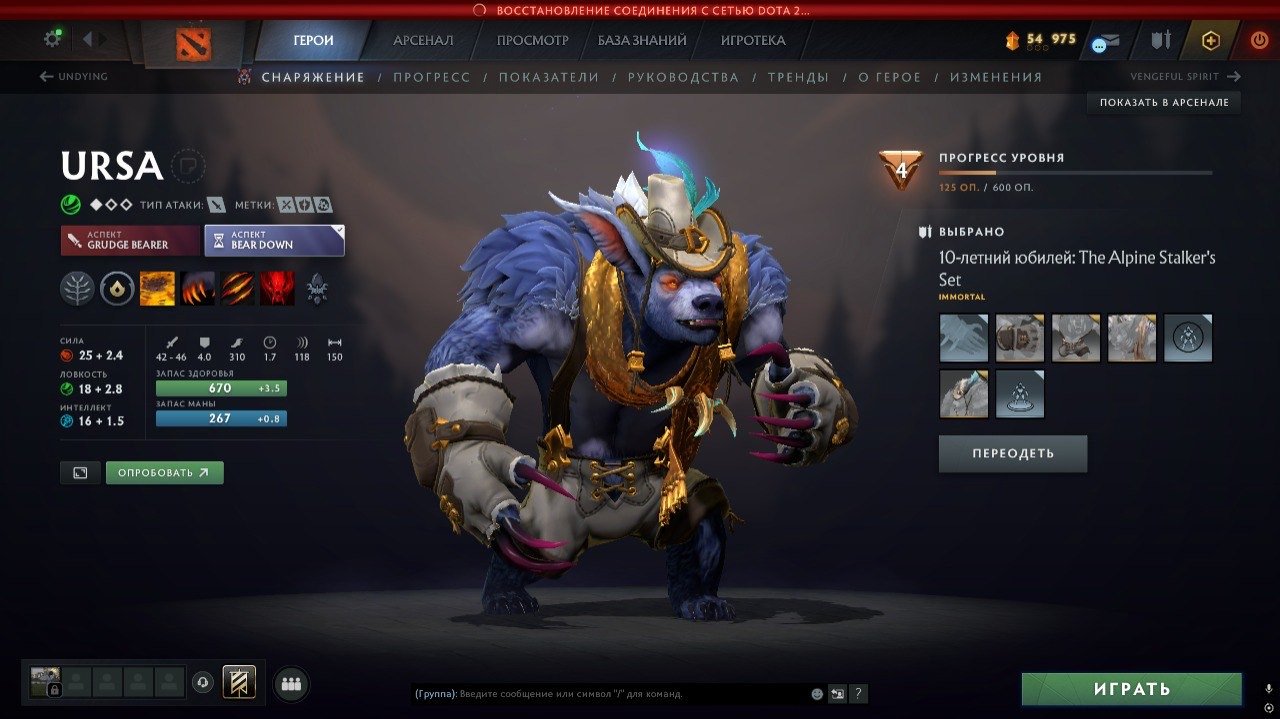1280x719 pixels.
Task: Click the ПЕРЕОДЕТЬ button
Action: coord(1012,454)
